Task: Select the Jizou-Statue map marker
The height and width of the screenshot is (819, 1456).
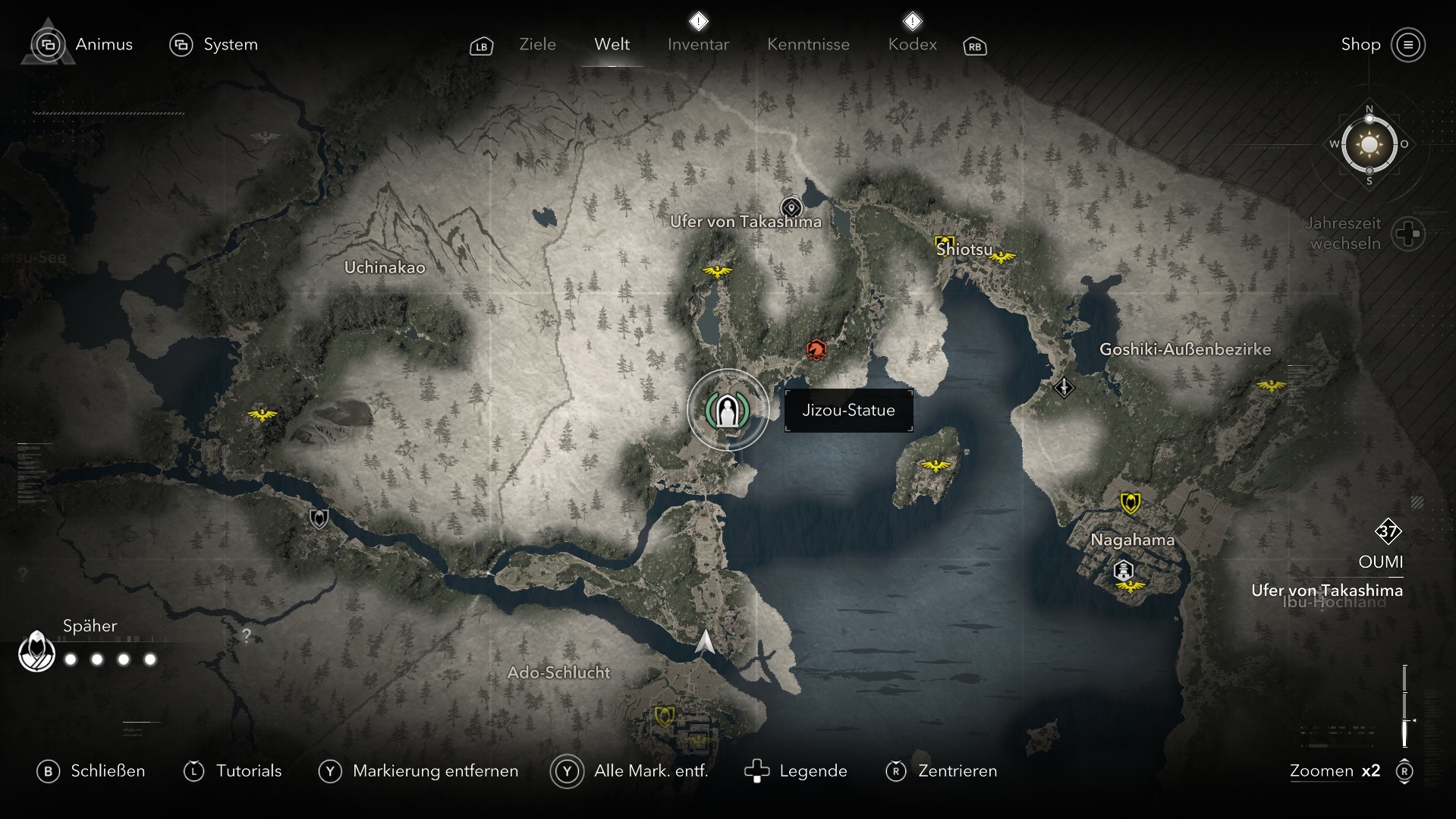Action: tap(728, 411)
